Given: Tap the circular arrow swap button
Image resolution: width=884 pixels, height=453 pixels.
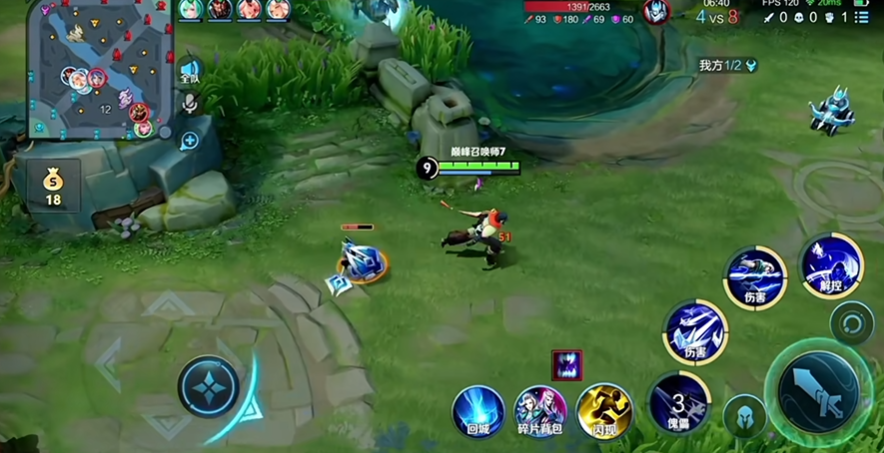Looking at the screenshot, I should 852,324.
